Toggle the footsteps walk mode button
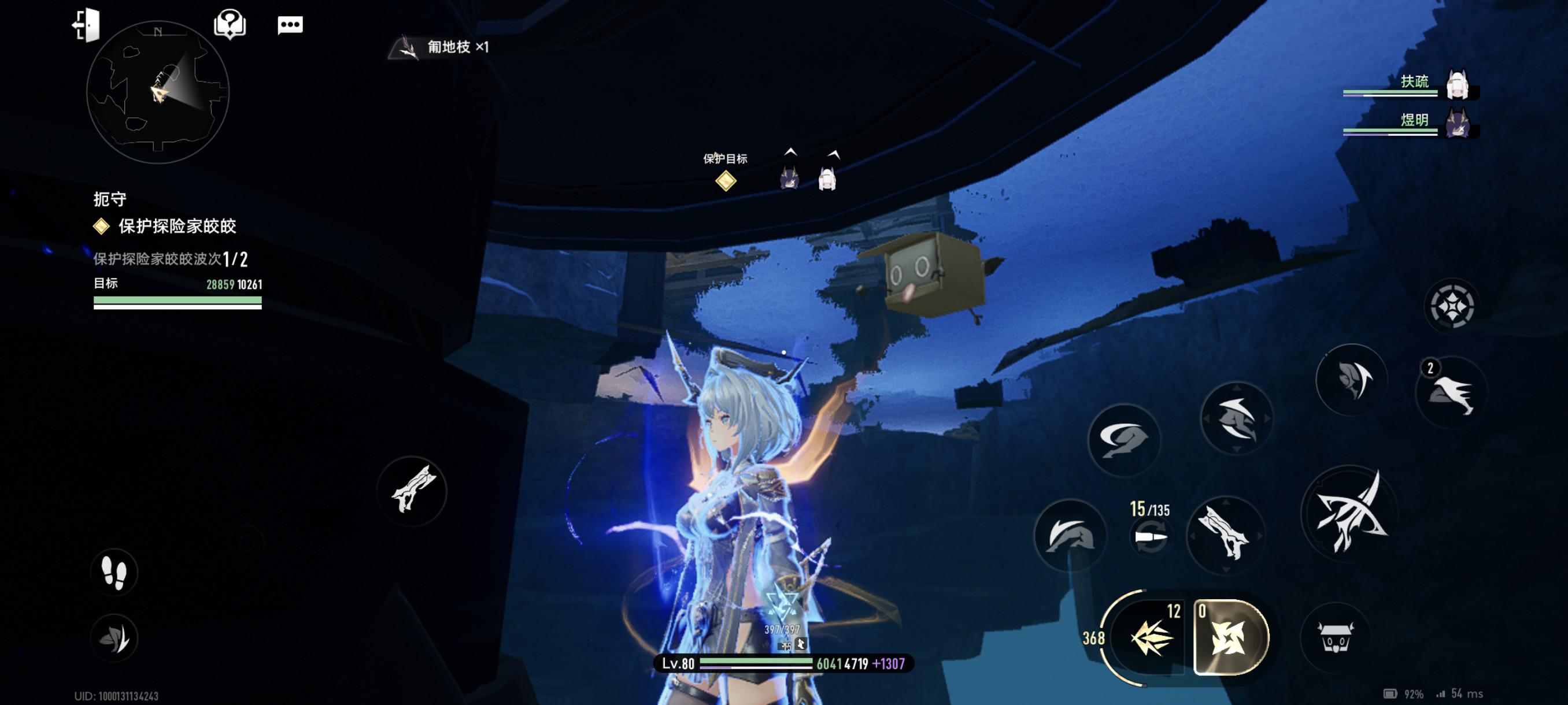This screenshot has width=1568, height=705. [114, 573]
